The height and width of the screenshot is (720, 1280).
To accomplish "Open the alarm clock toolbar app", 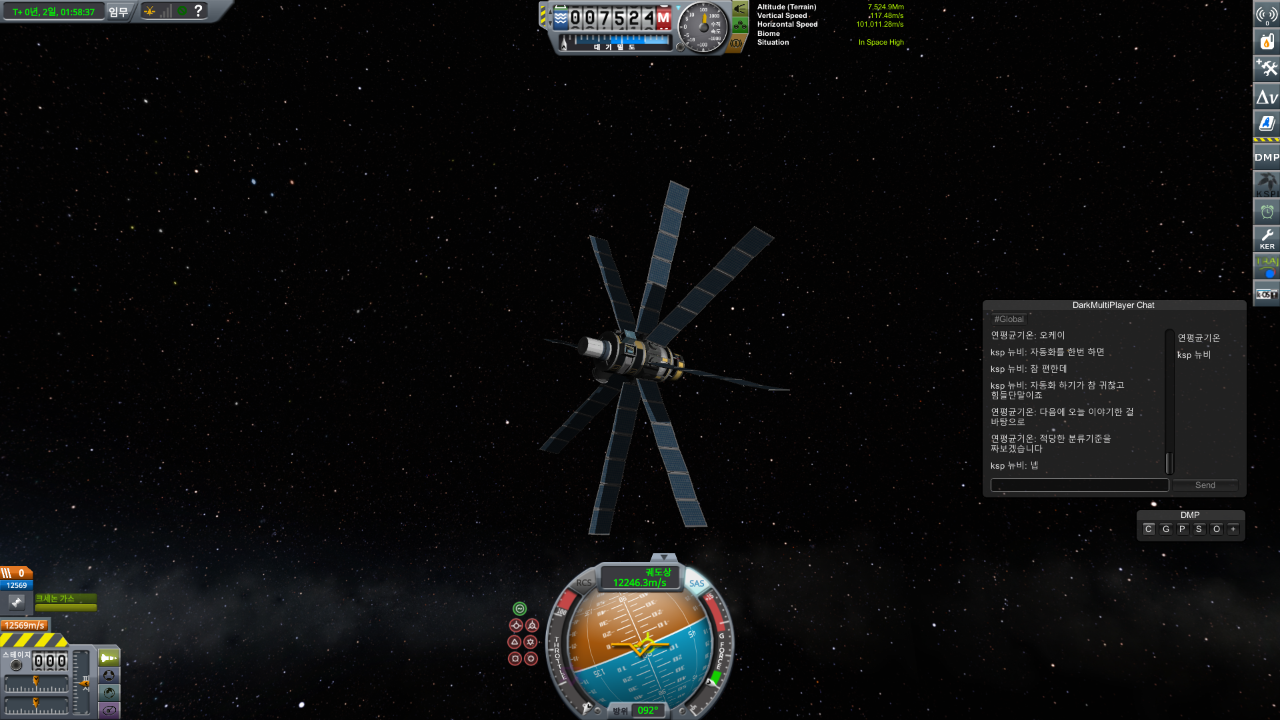I will [x=1267, y=212].
